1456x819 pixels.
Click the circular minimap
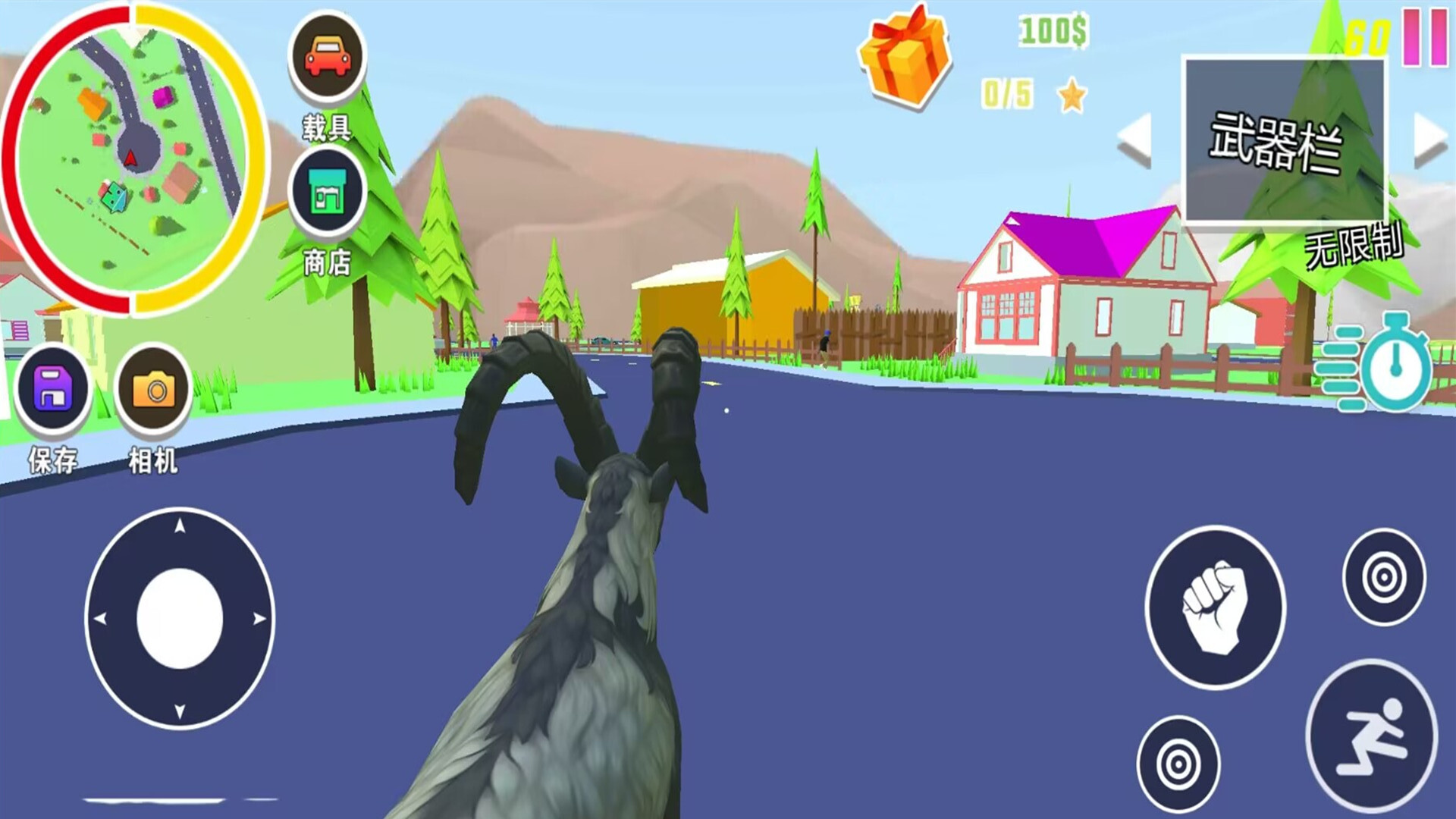coord(134,158)
